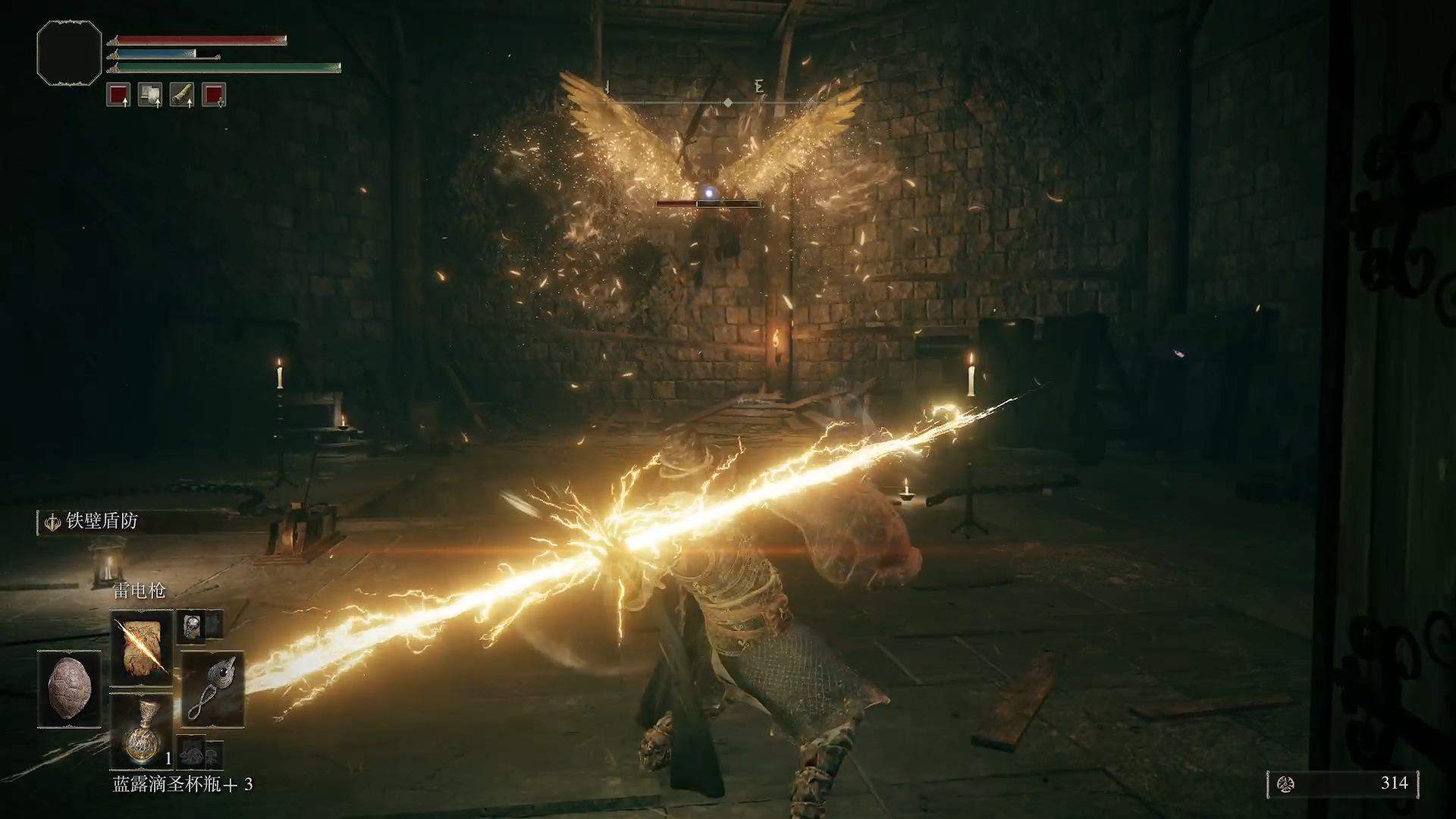
Task: Click the Iron Wall shield skill icon
Action: click(x=54, y=522)
